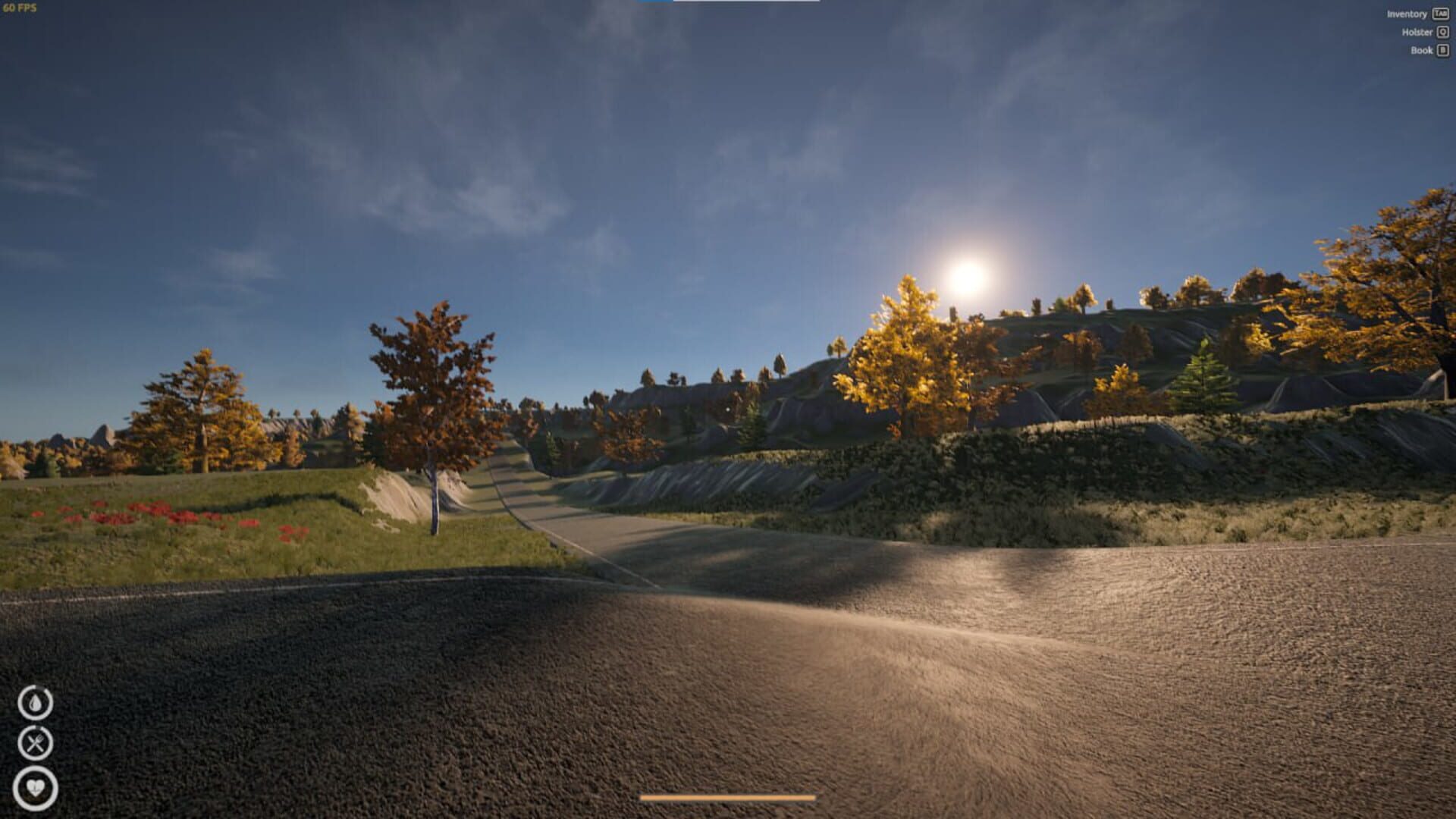Select the Book menu entry
This screenshot has width=1456, height=819.
[1421, 50]
